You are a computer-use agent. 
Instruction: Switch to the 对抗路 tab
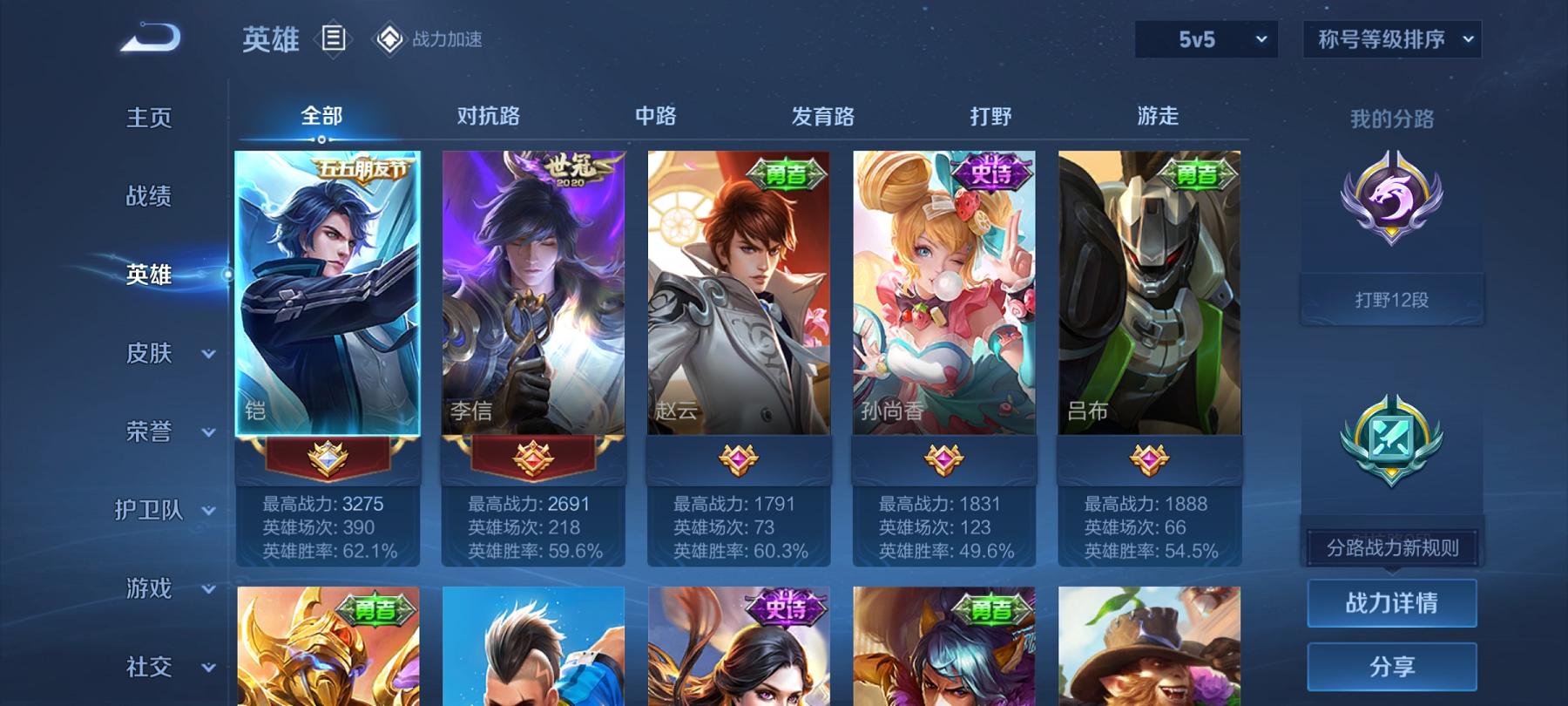point(488,115)
